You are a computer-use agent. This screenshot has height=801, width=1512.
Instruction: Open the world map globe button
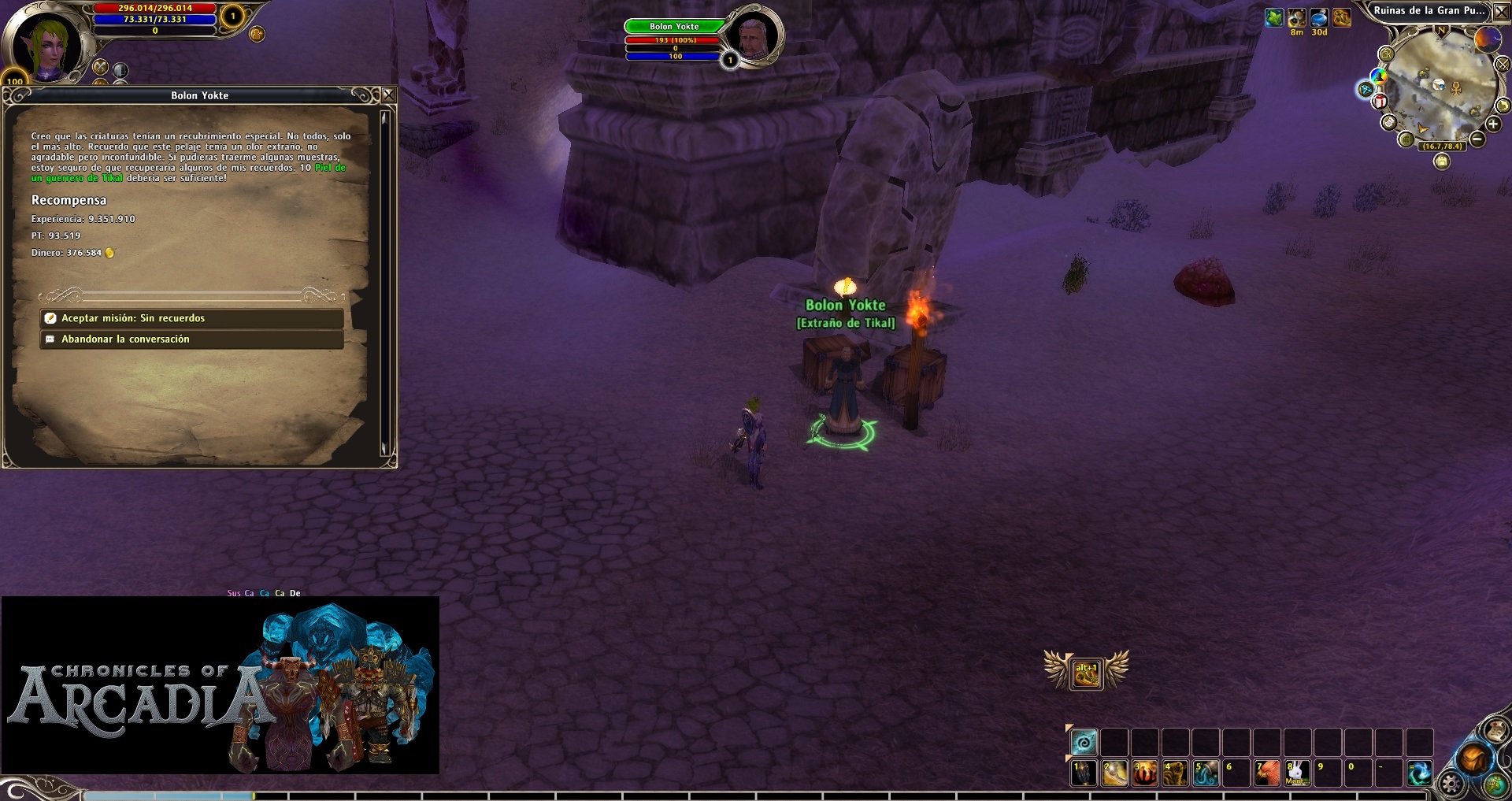(1495, 784)
